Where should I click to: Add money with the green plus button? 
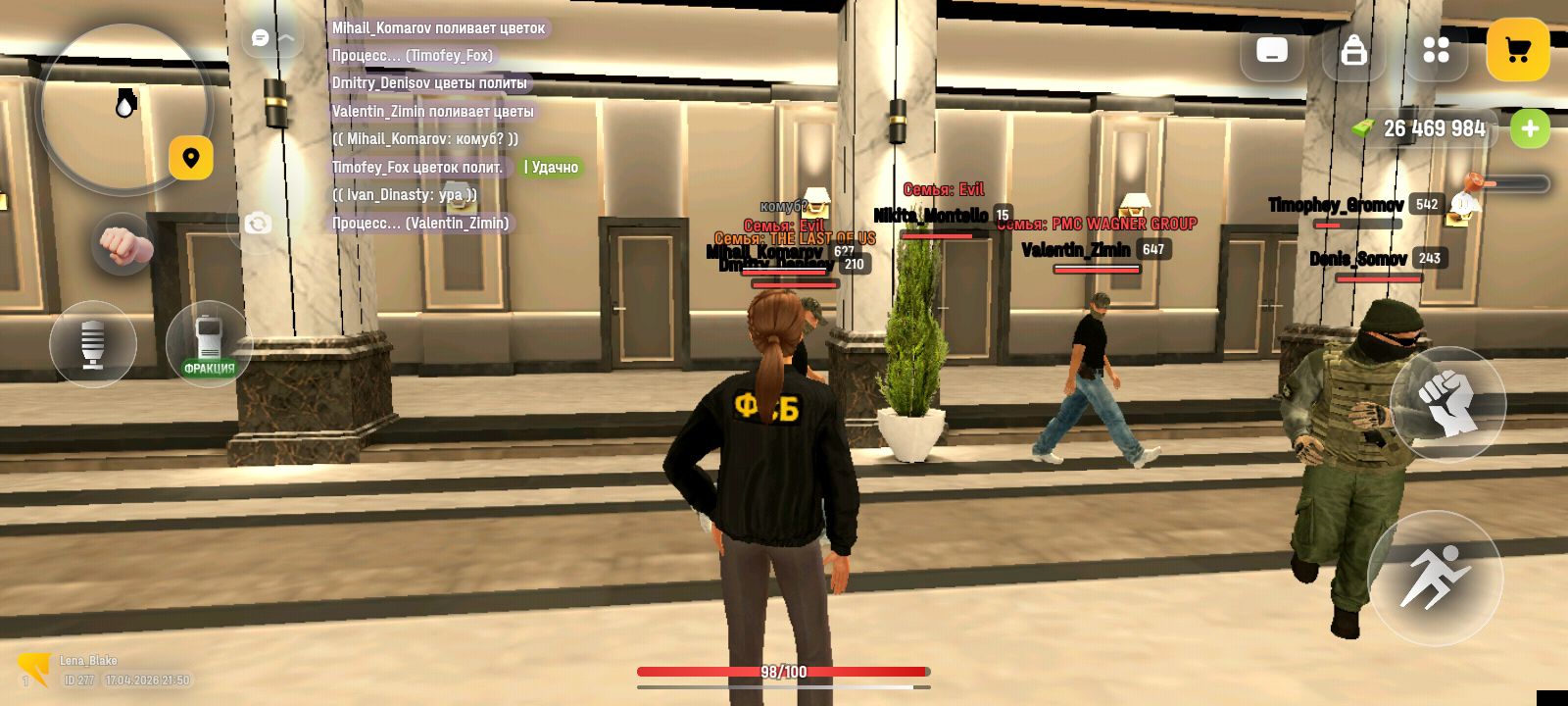click(1530, 128)
